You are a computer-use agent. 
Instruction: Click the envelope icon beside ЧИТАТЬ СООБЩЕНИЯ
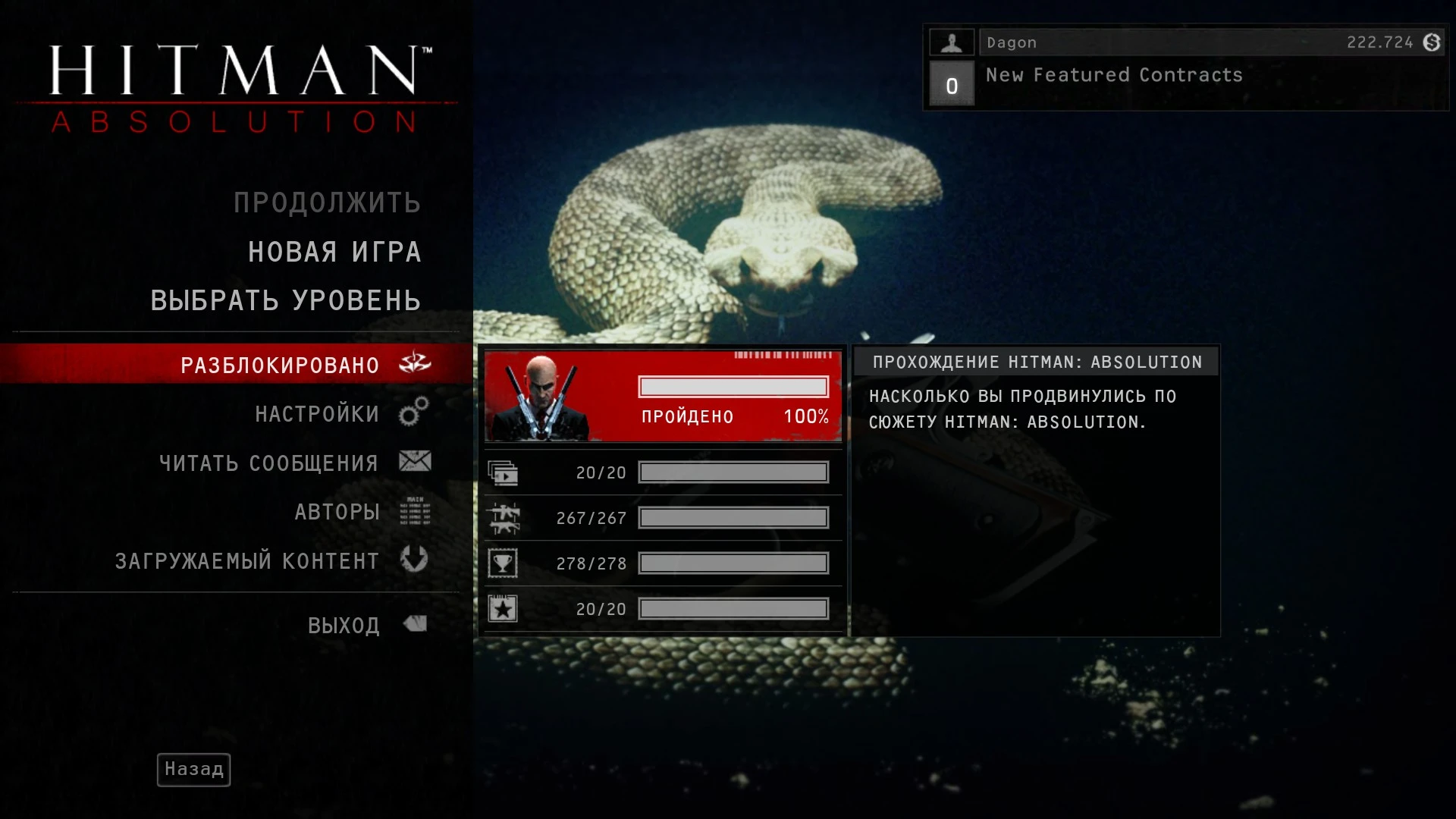[413, 461]
